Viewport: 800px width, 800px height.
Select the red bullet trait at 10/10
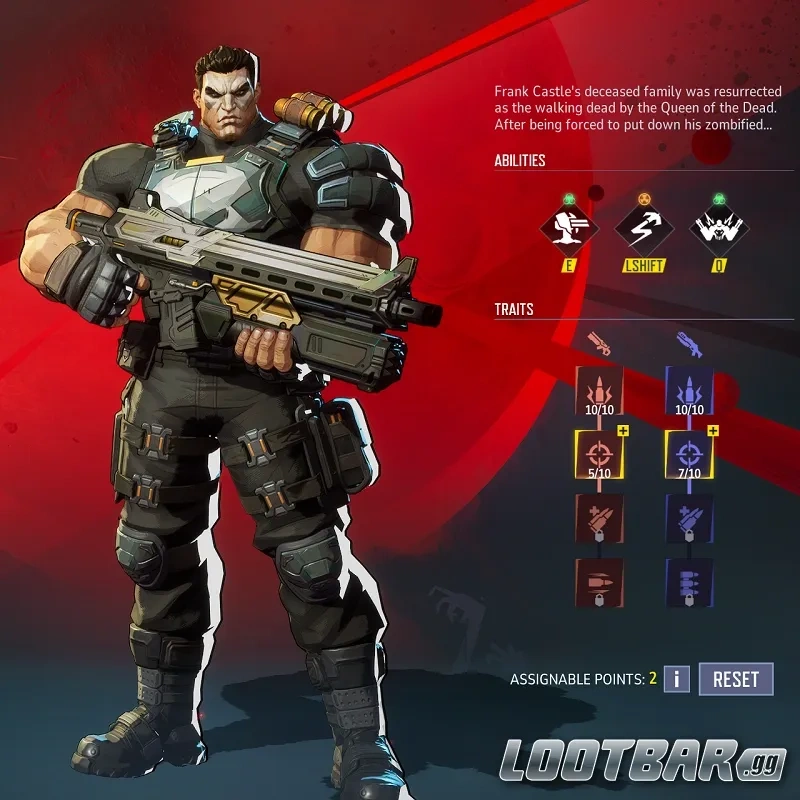(x=599, y=391)
